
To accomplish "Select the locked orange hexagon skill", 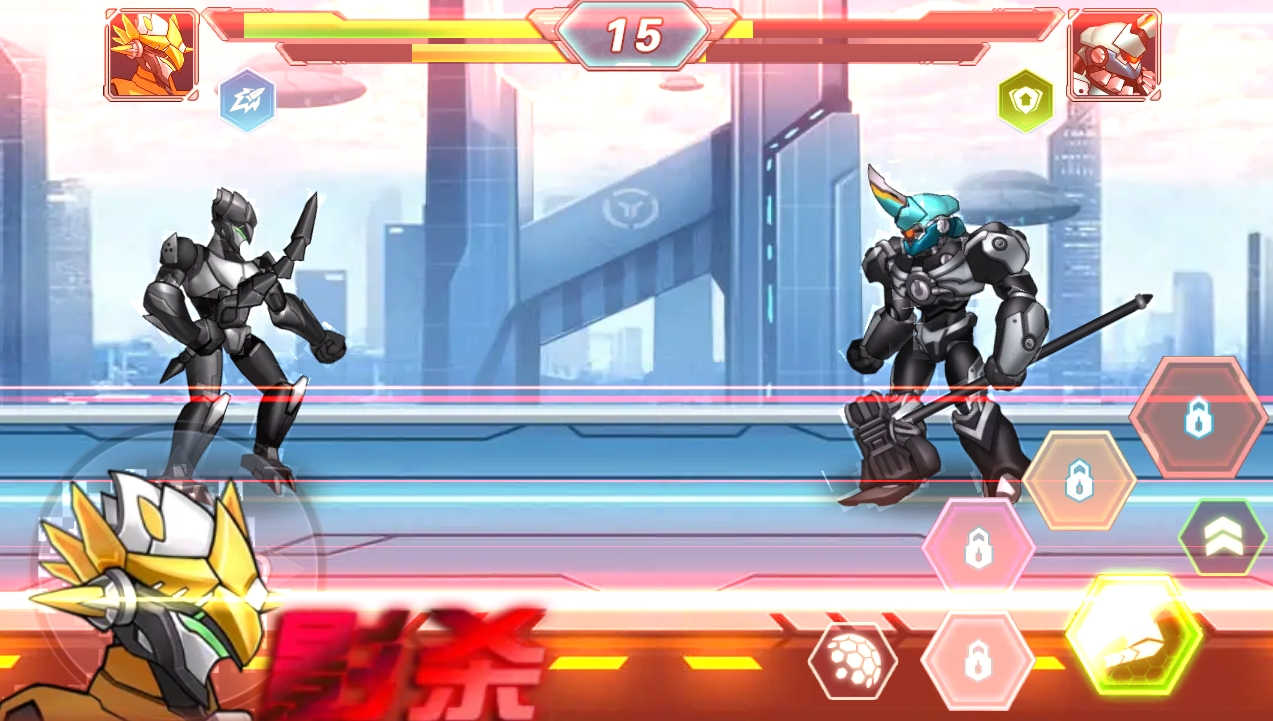I will click(x=1079, y=481).
